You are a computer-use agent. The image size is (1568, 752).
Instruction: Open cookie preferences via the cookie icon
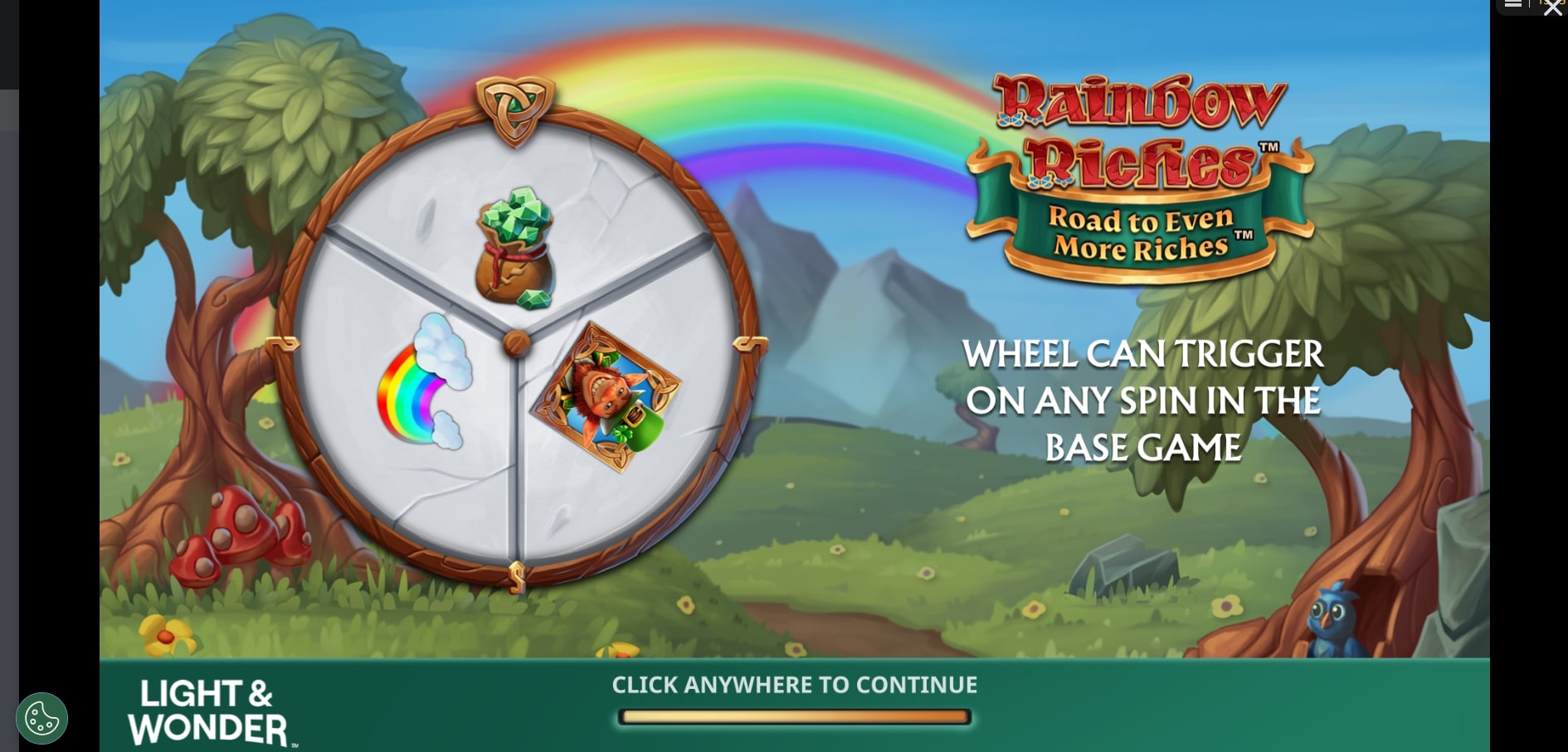point(41,718)
